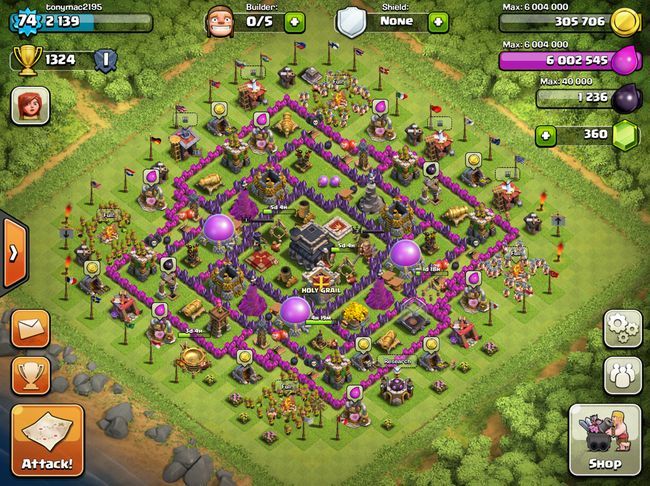View league info via the trophy icon
The height and width of the screenshot is (486, 650).
point(27,60)
